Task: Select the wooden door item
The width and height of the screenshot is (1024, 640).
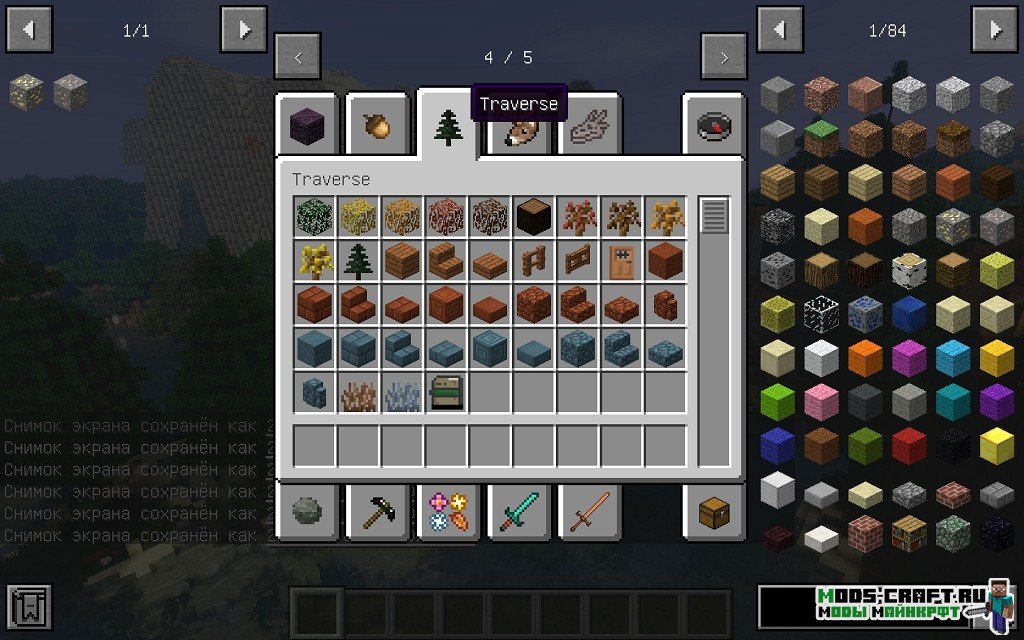Action: point(621,260)
